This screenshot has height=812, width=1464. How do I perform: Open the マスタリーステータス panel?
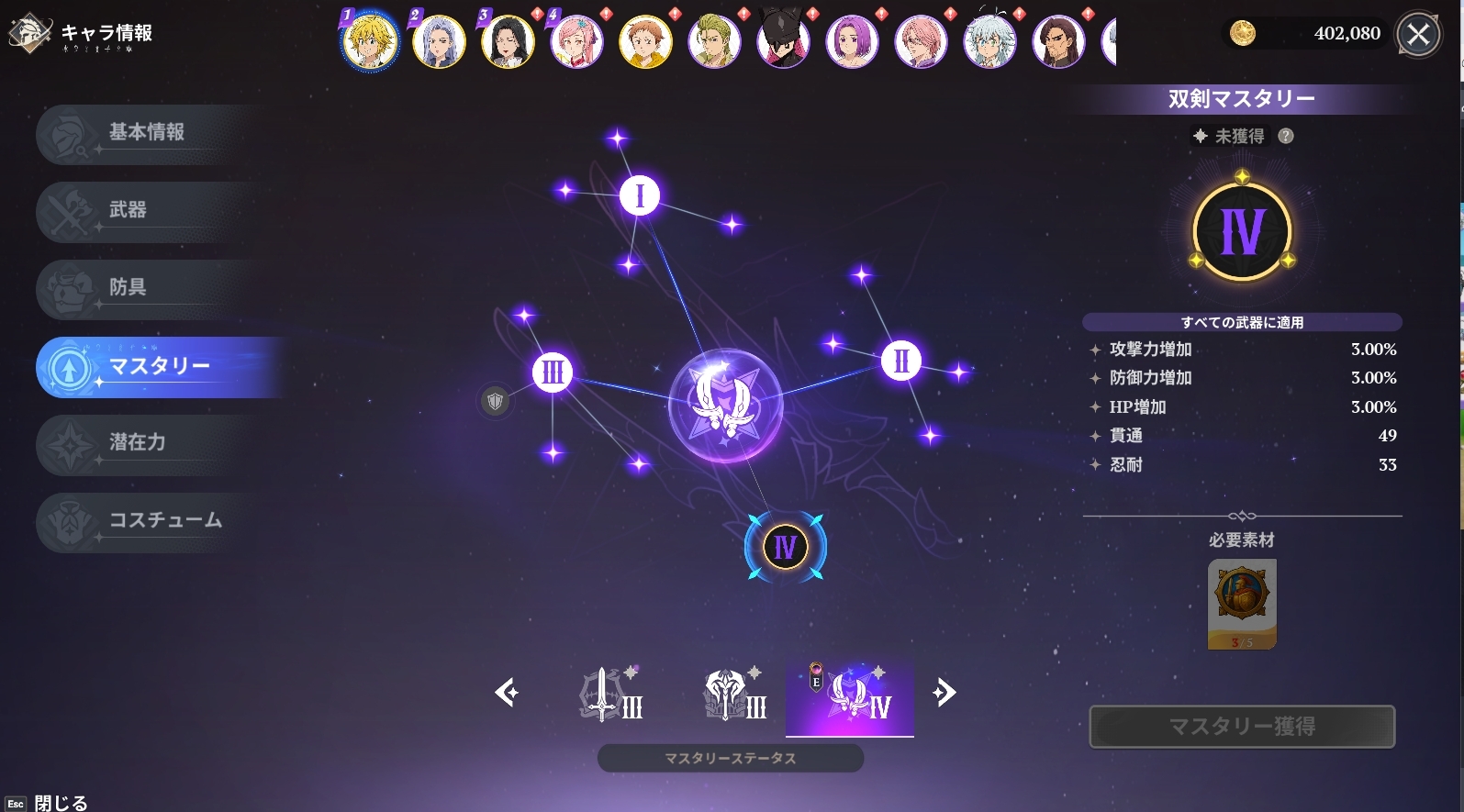(730, 759)
